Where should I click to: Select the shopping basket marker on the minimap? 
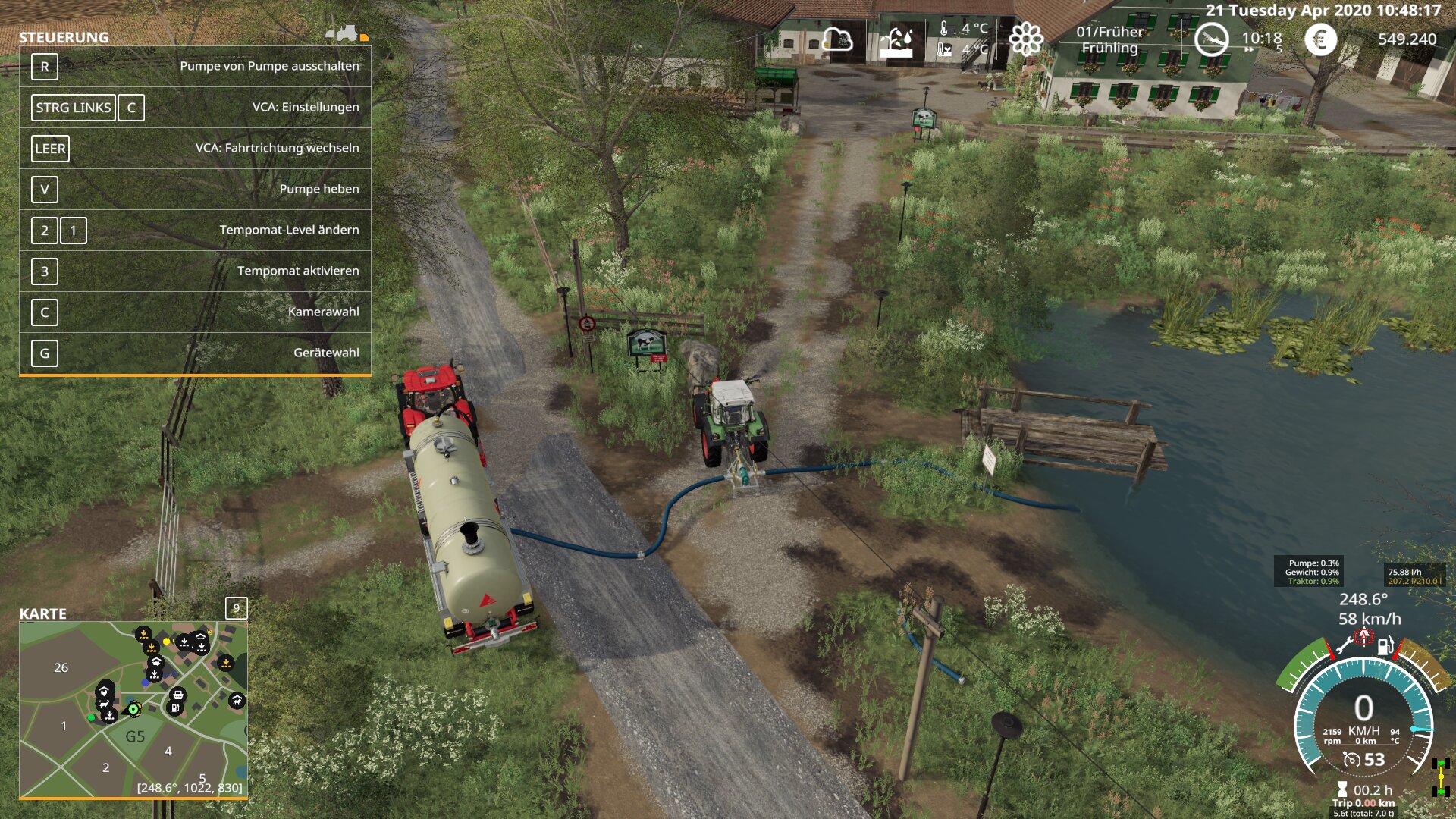[177, 694]
